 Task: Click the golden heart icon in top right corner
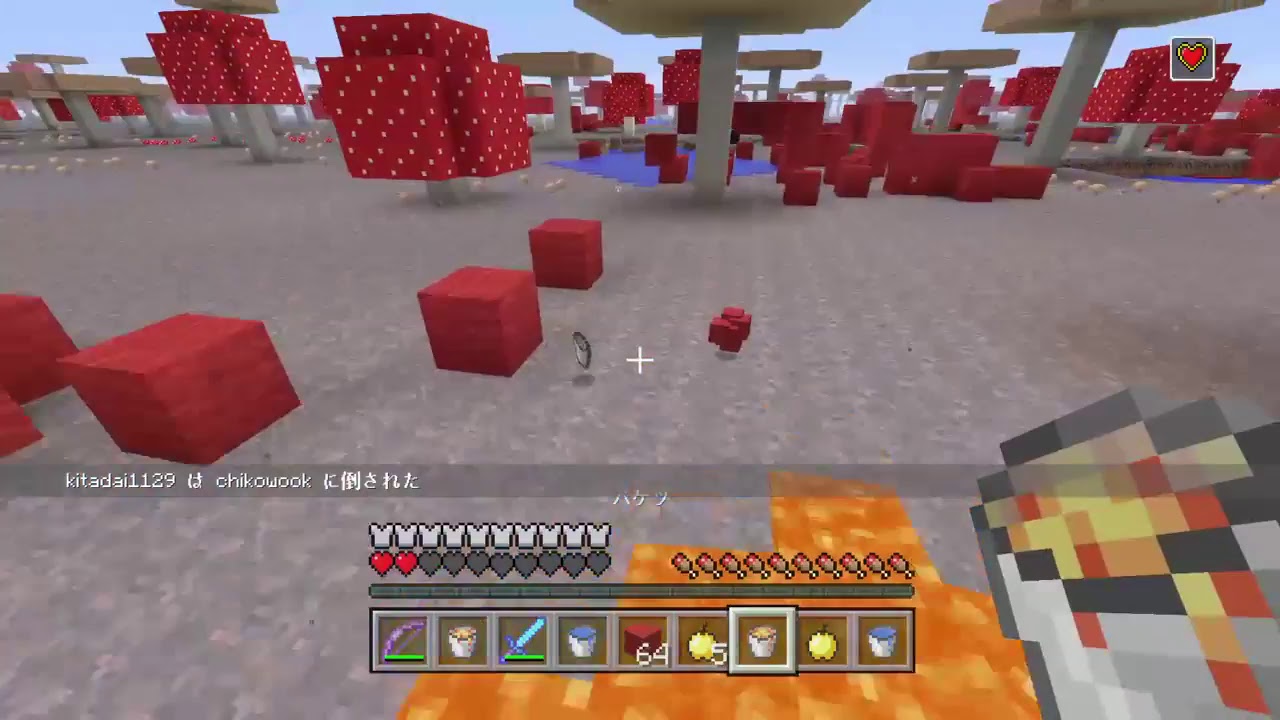tap(1194, 58)
